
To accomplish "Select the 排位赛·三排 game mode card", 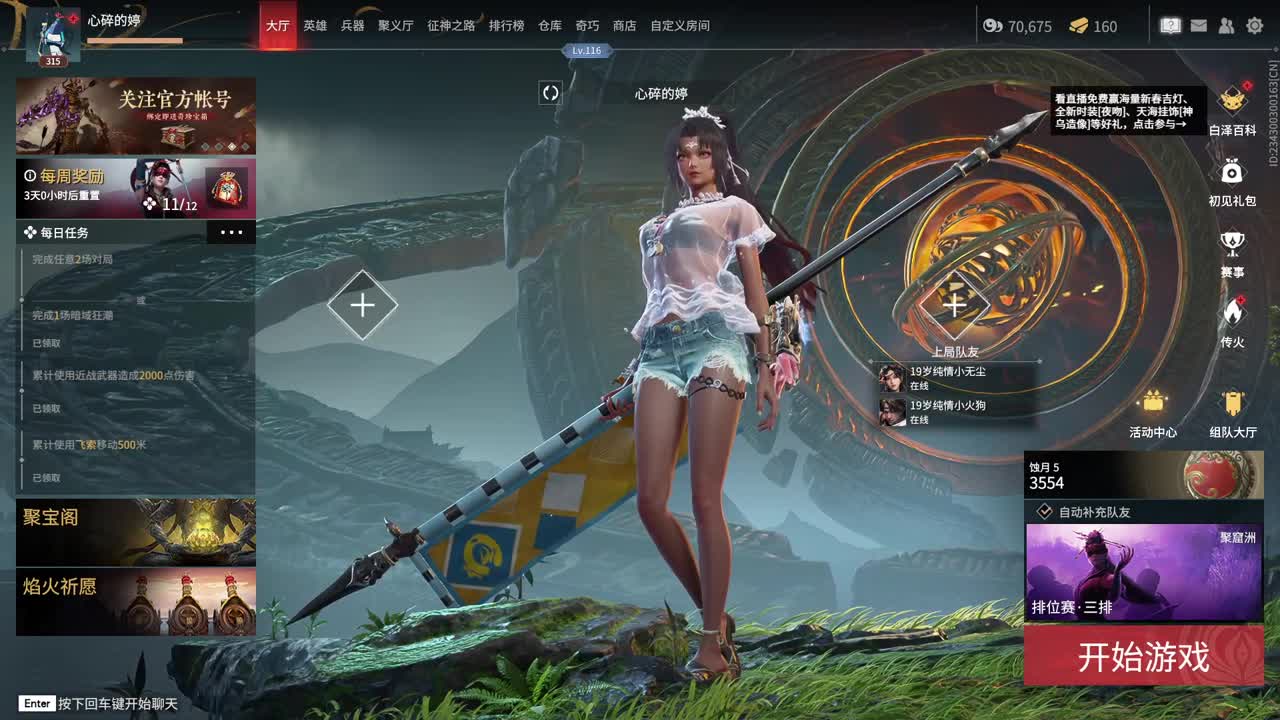I will point(1143,571).
